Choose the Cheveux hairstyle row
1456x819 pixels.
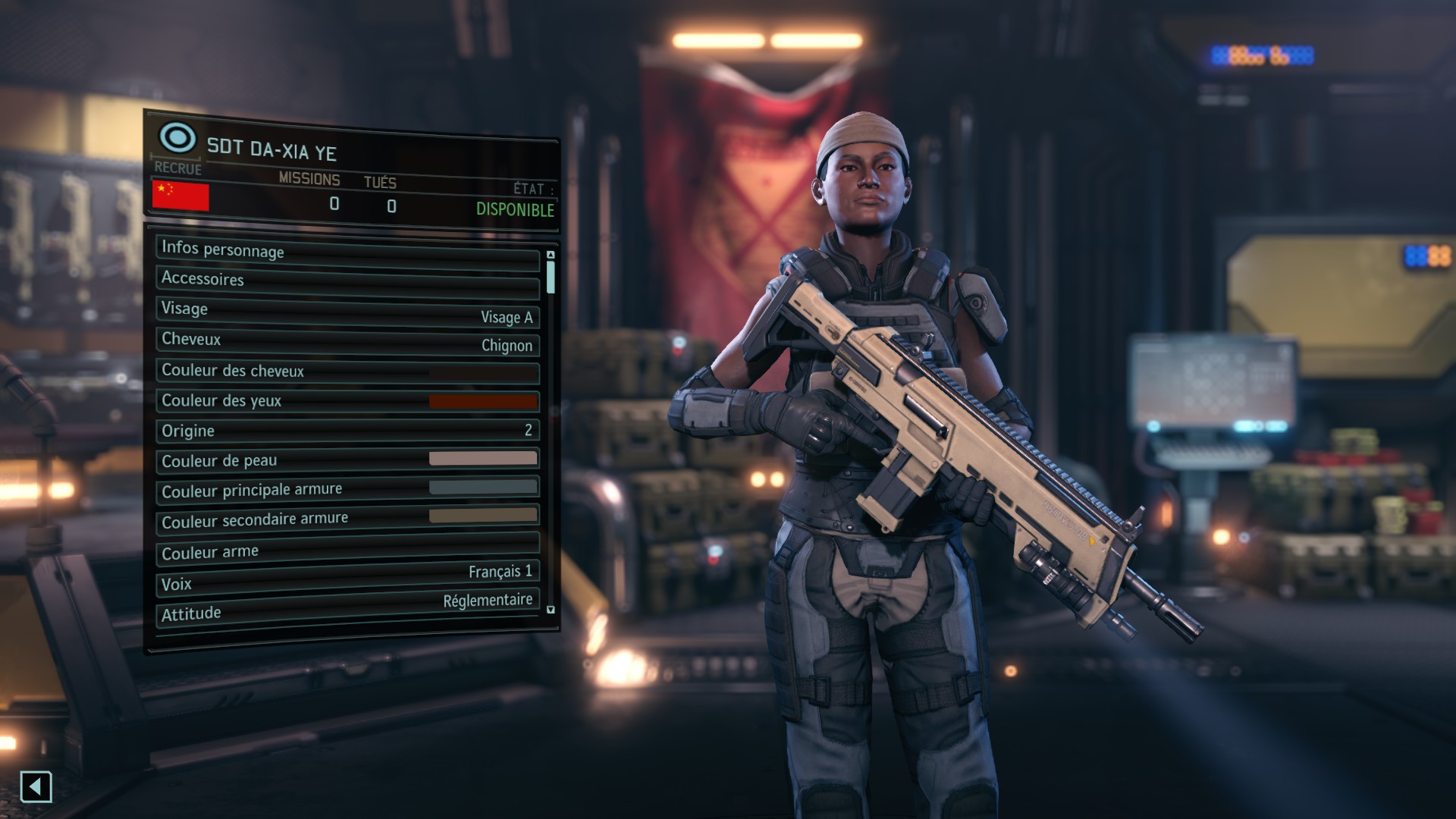[x=347, y=342]
